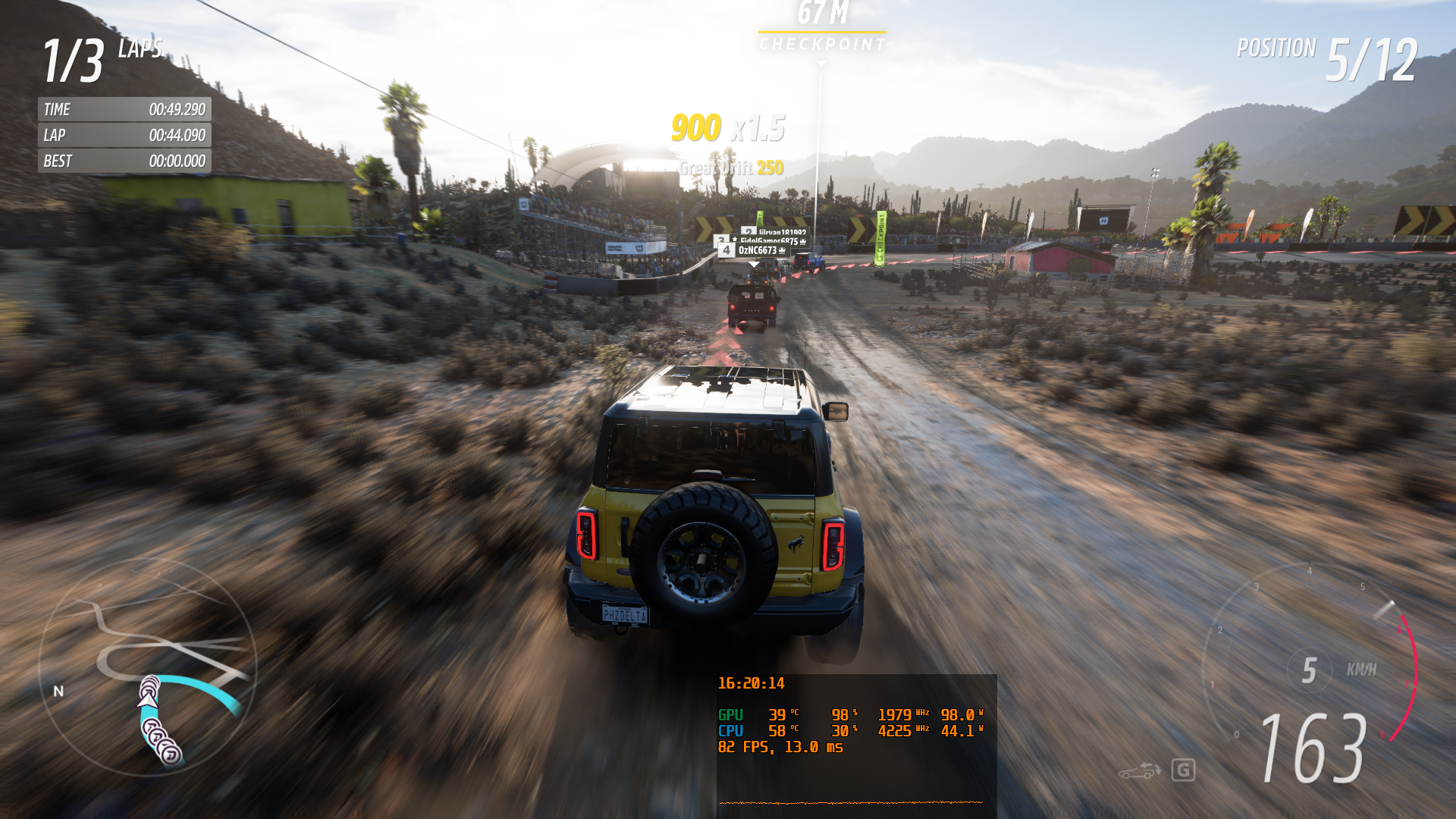Click the circular route minimap
1456x819 pixels.
click(148, 669)
